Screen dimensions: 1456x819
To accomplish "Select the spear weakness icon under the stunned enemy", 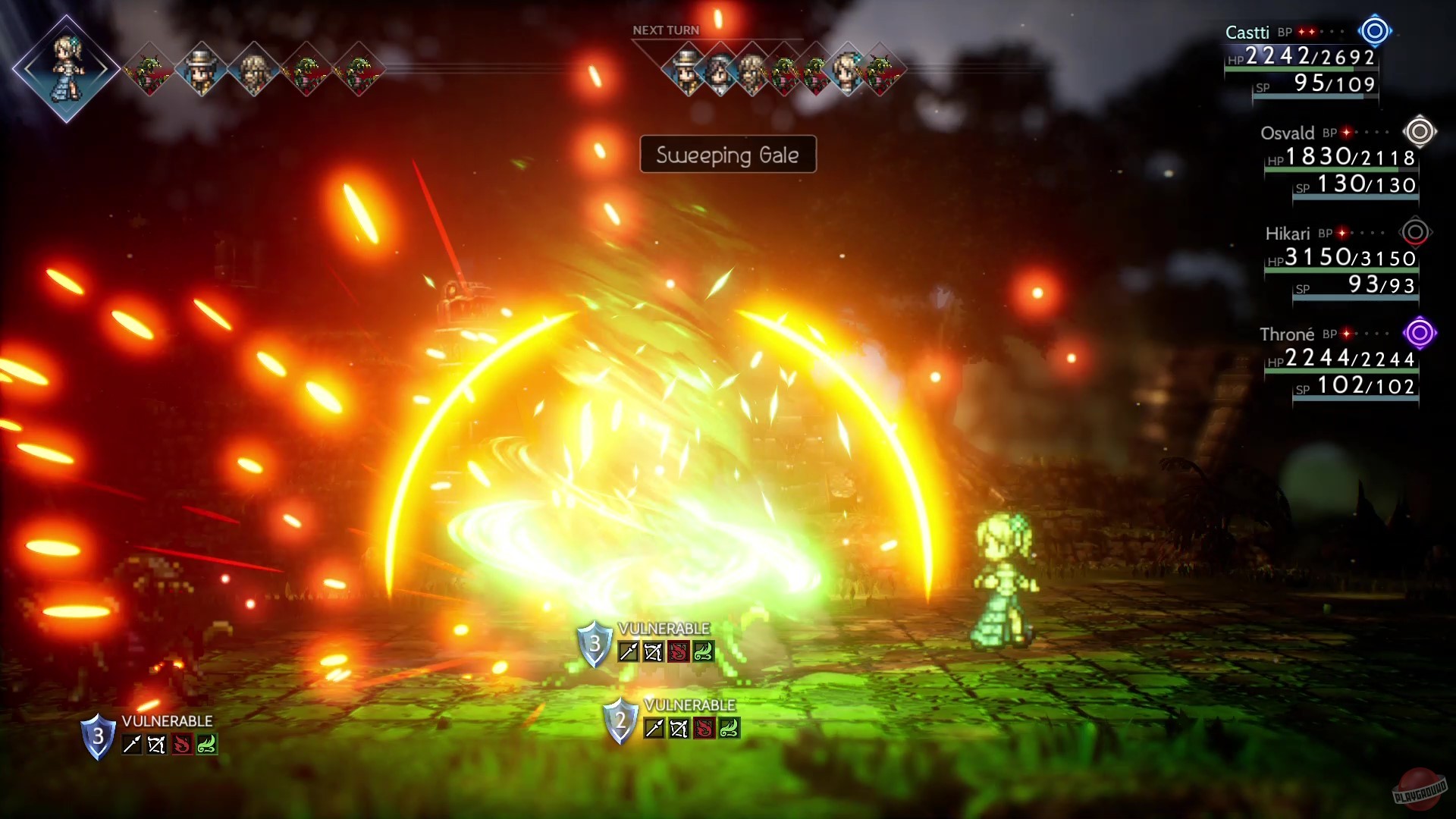I will click(x=627, y=651).
